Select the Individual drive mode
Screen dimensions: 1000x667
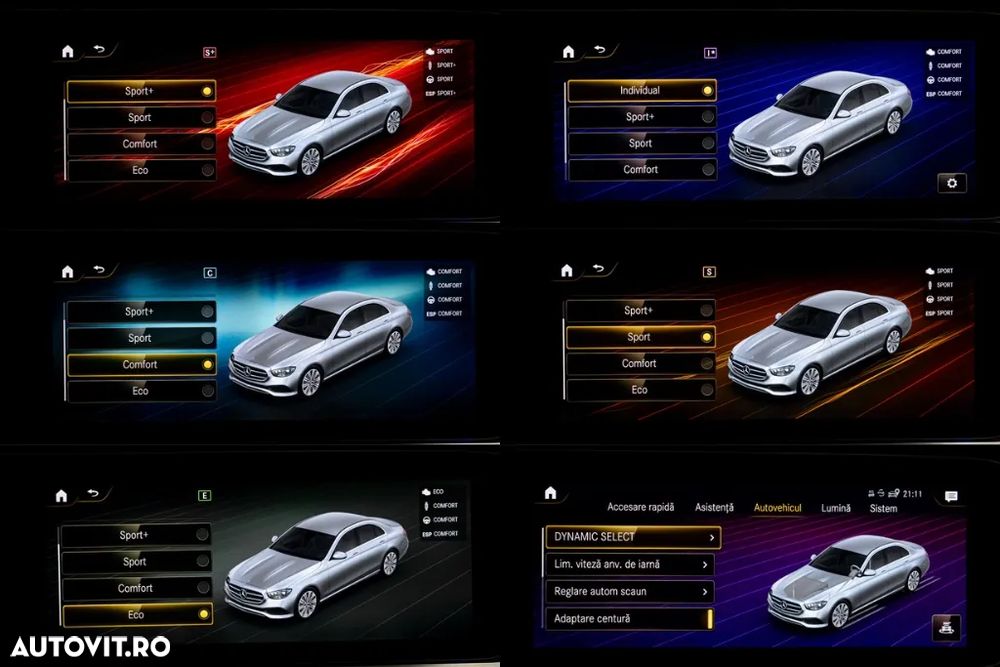tap(641, 90)
